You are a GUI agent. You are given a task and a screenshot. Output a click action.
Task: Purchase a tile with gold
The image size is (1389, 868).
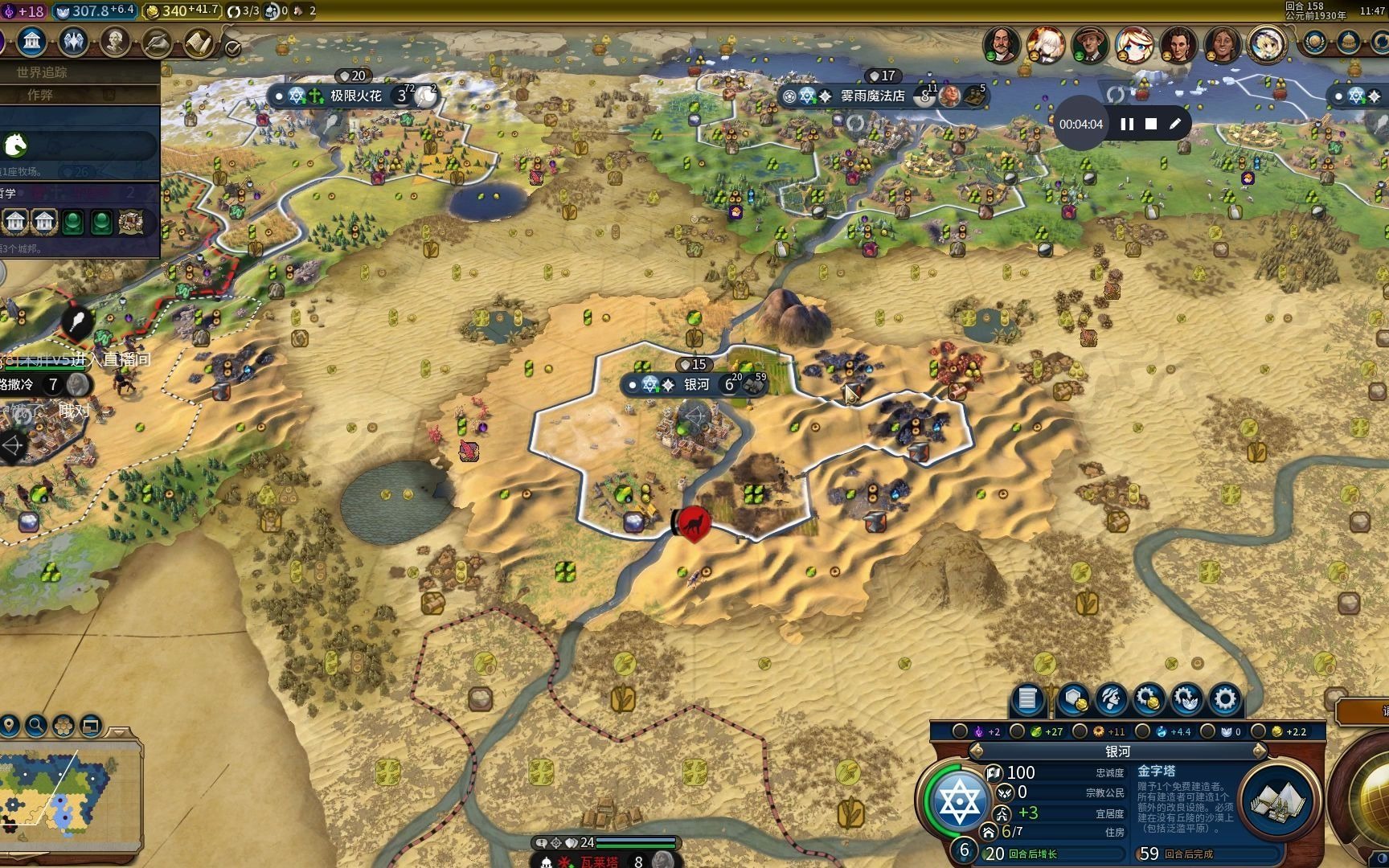click(x=1073, y=699)
